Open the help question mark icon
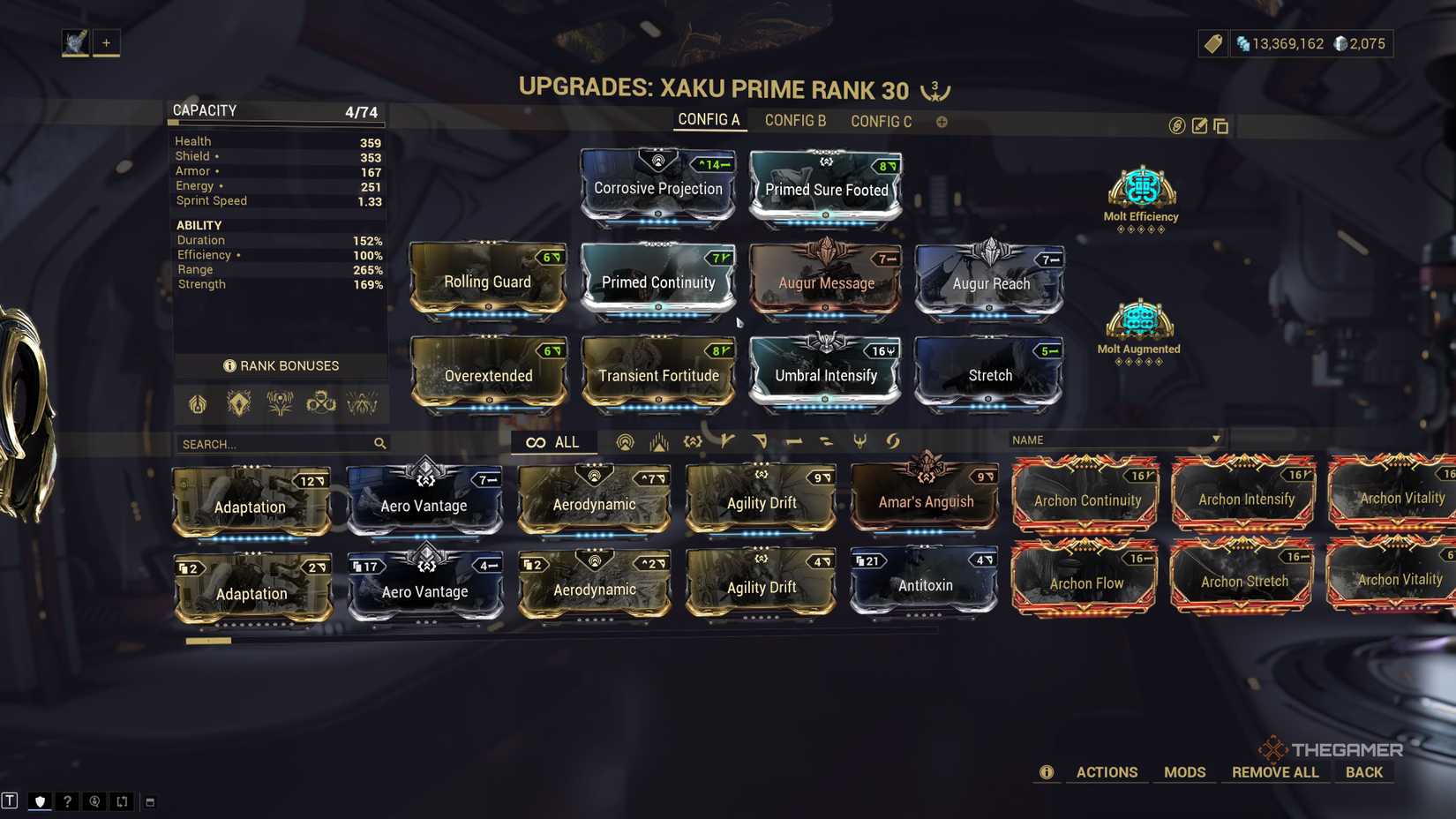Screen dimensions: 1456x819 pyautogui.click(x=67, y=801)
